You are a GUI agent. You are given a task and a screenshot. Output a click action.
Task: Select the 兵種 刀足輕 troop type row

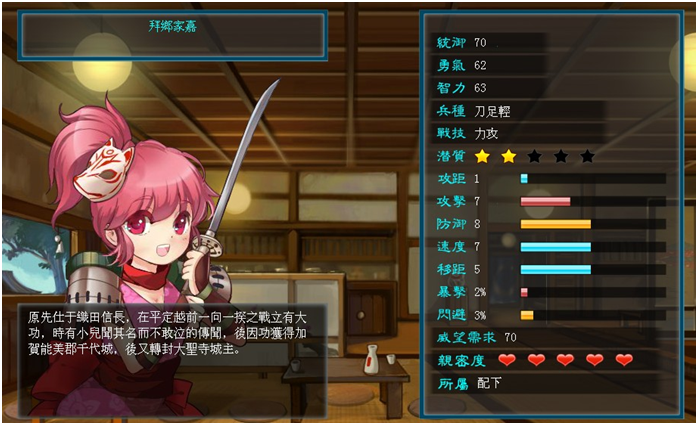point(515,111)
